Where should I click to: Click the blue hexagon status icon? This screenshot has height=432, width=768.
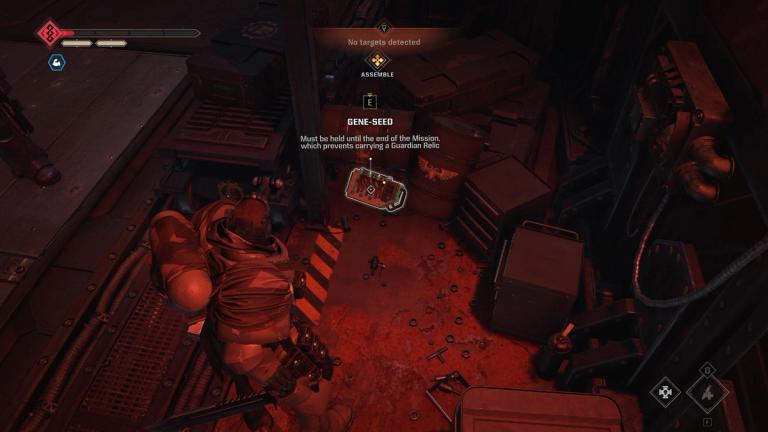(56, 62)
